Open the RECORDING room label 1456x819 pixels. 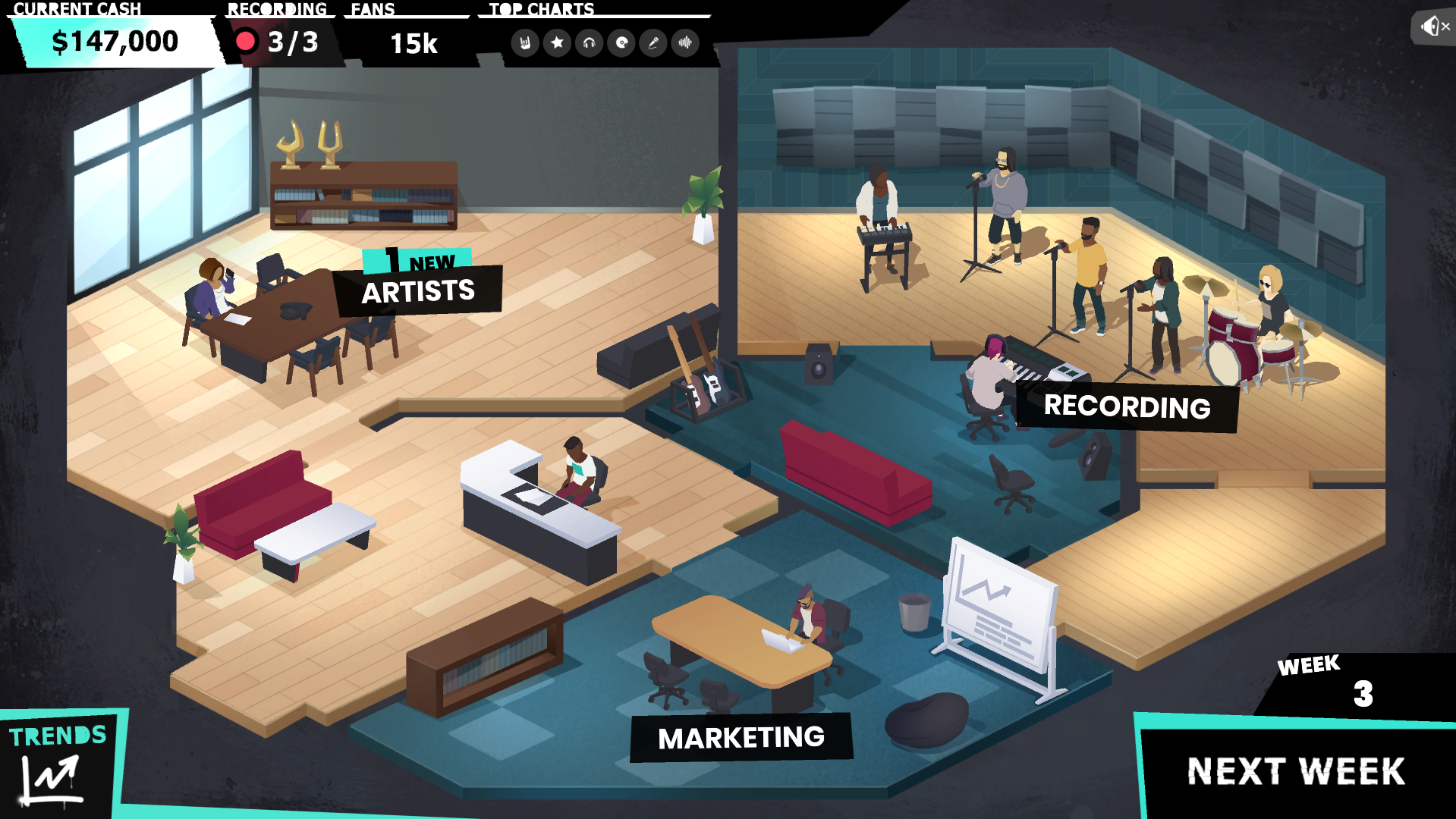(x=1127, y=408)
